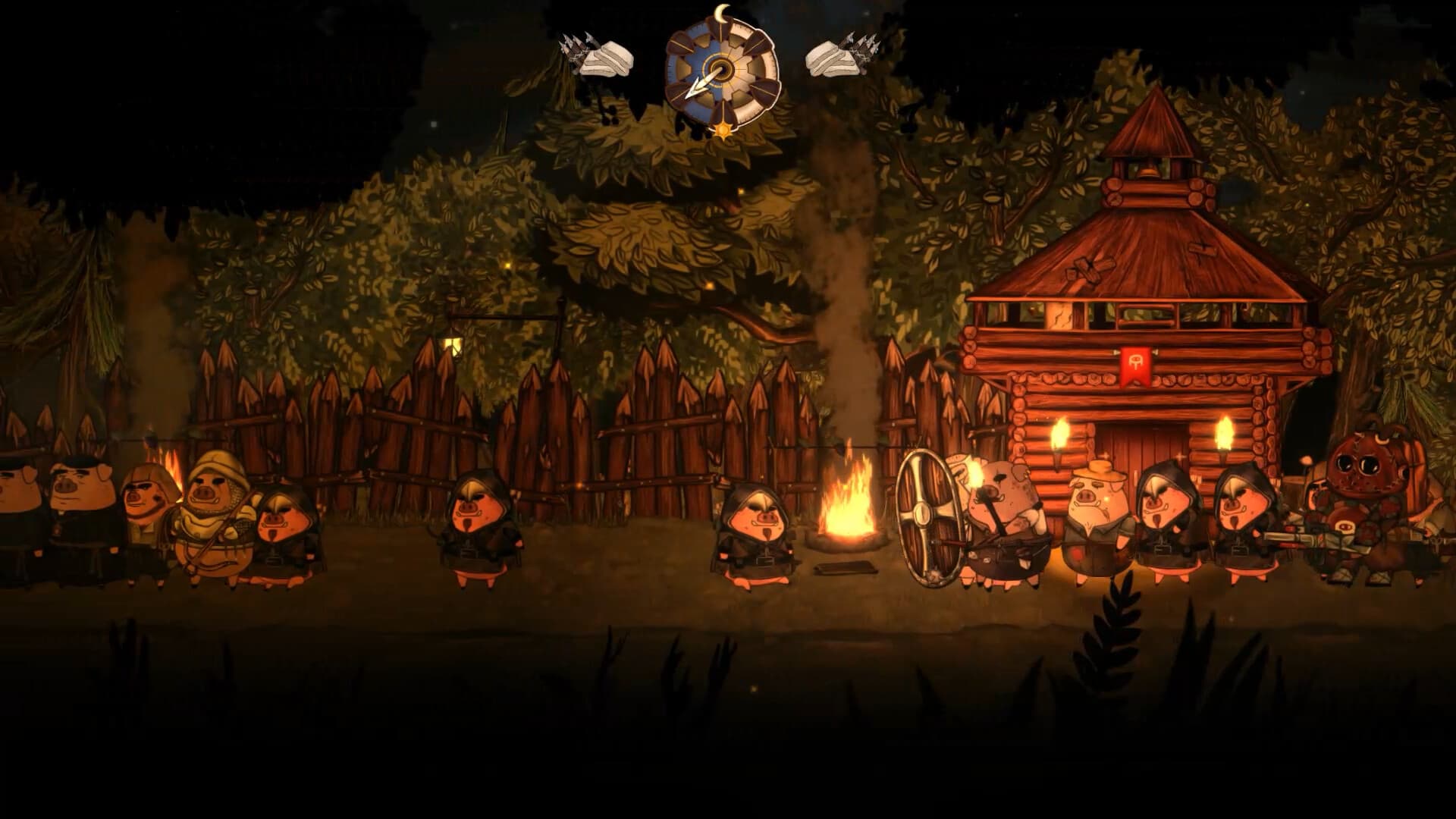The image size is (1456, 819).
Task: Click the blue night segment of the clock dial
Action: pos(694,61)
